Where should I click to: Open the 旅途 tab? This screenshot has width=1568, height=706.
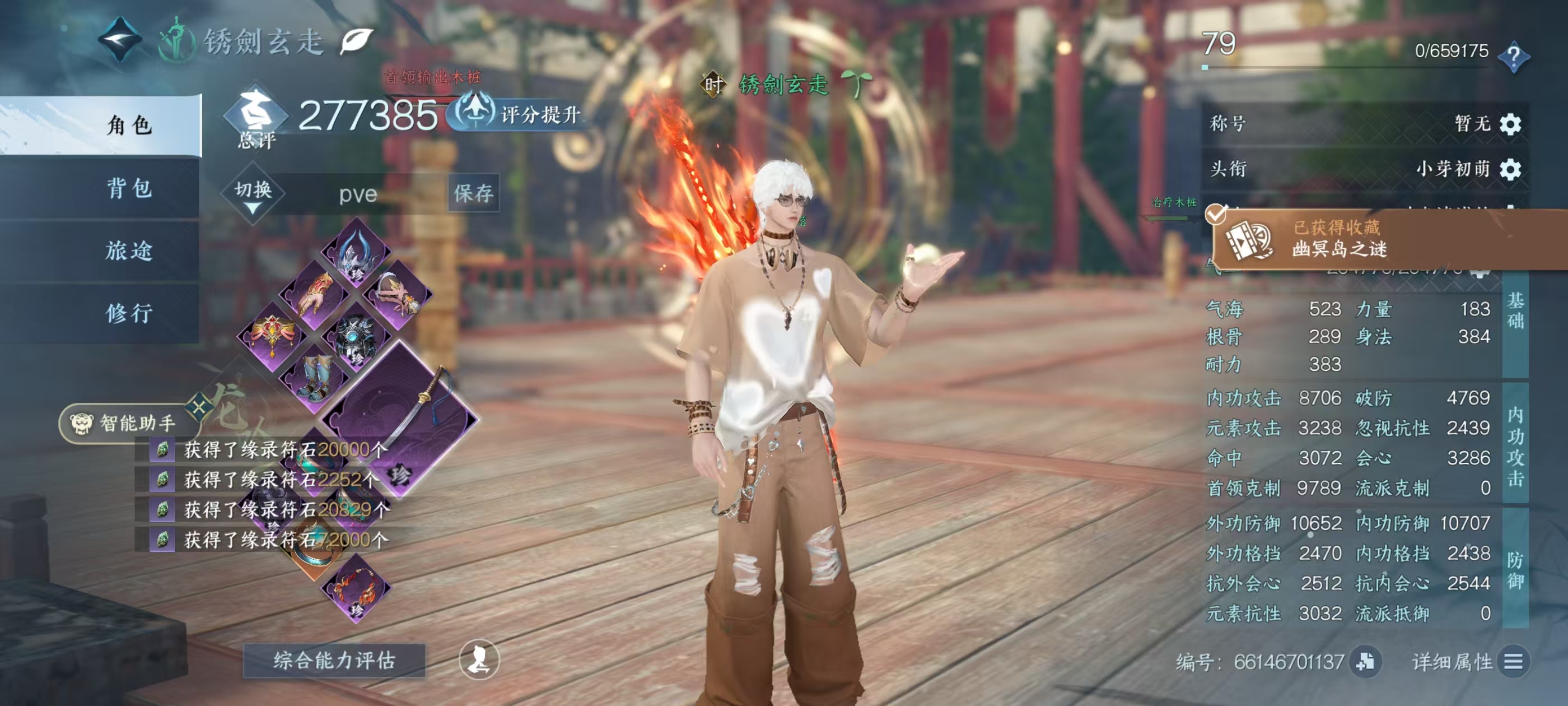pyautogui.click(x=129, y=250)
